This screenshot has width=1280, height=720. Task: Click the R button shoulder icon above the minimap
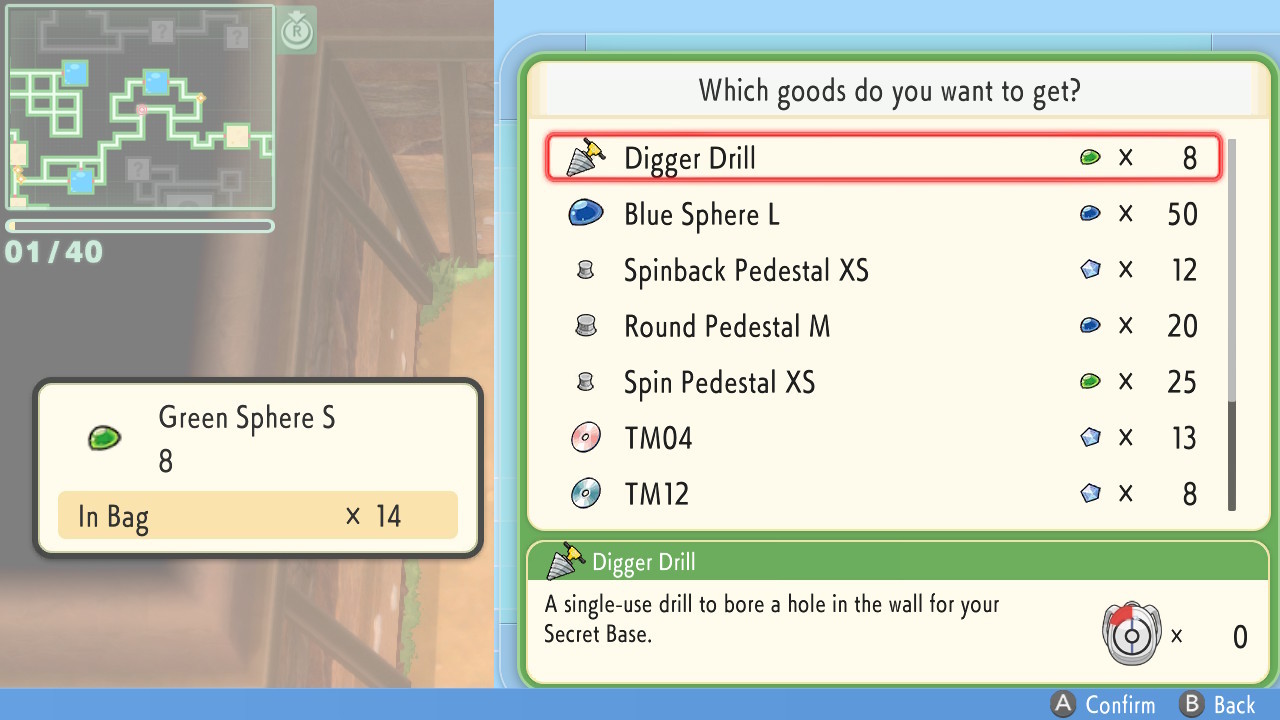(295, 30)
